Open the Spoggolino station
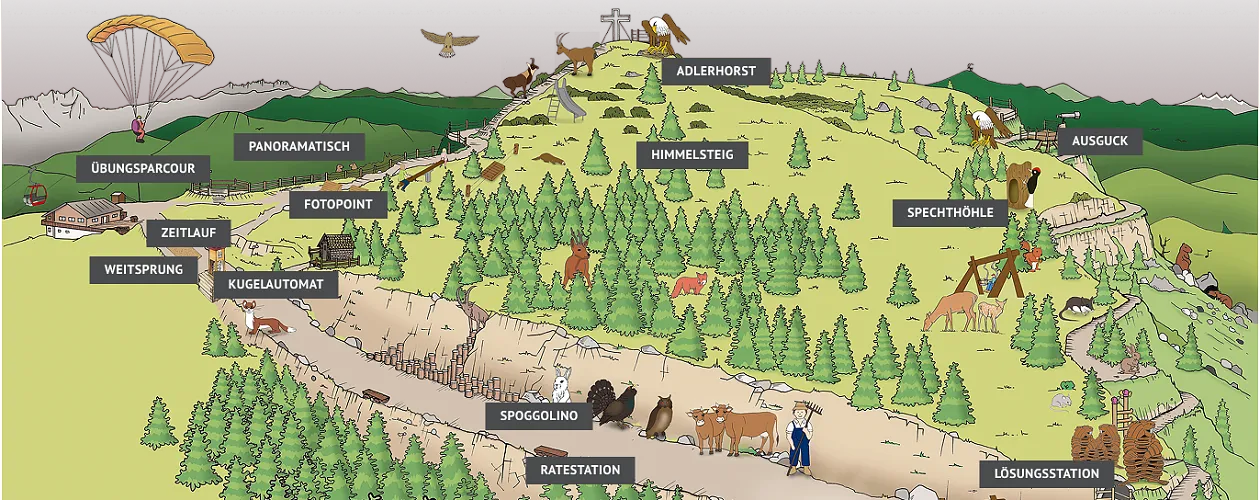1260x500 pixels. (540, 416)
